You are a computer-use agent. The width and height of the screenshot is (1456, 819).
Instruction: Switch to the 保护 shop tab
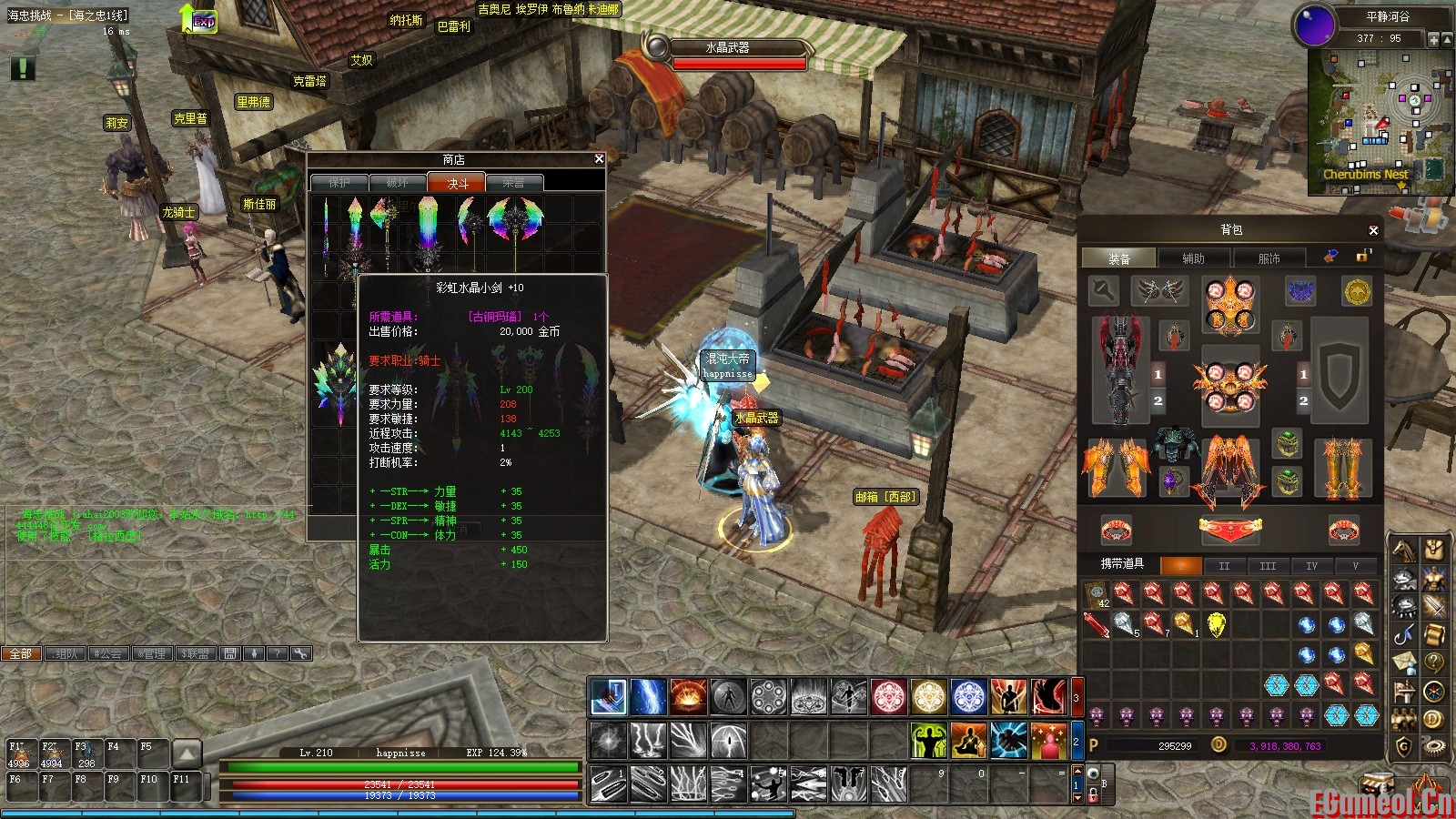point(339,183)
